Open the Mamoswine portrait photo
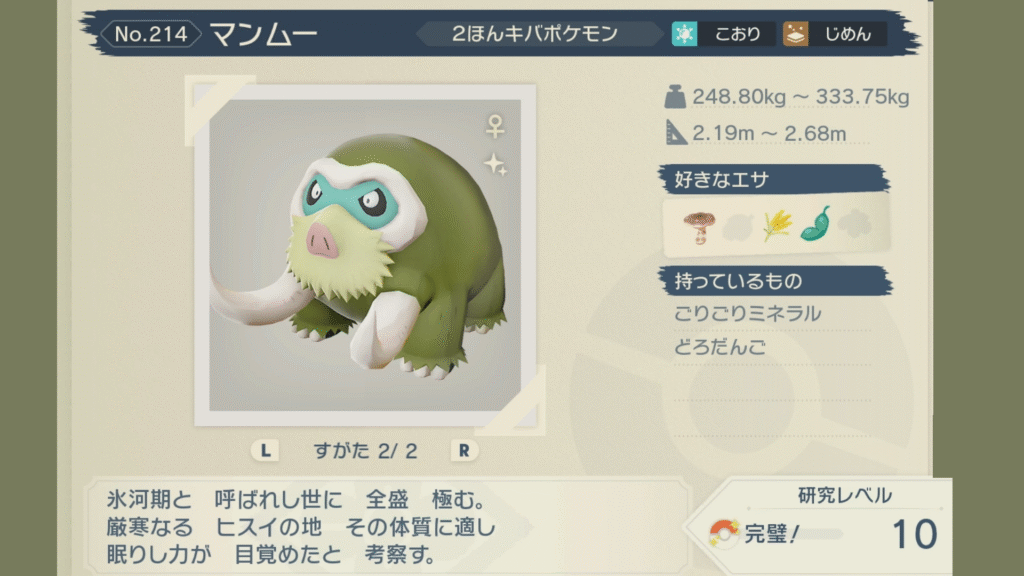1024x576 pixels. pyautogui.click(x=365, y=254)
